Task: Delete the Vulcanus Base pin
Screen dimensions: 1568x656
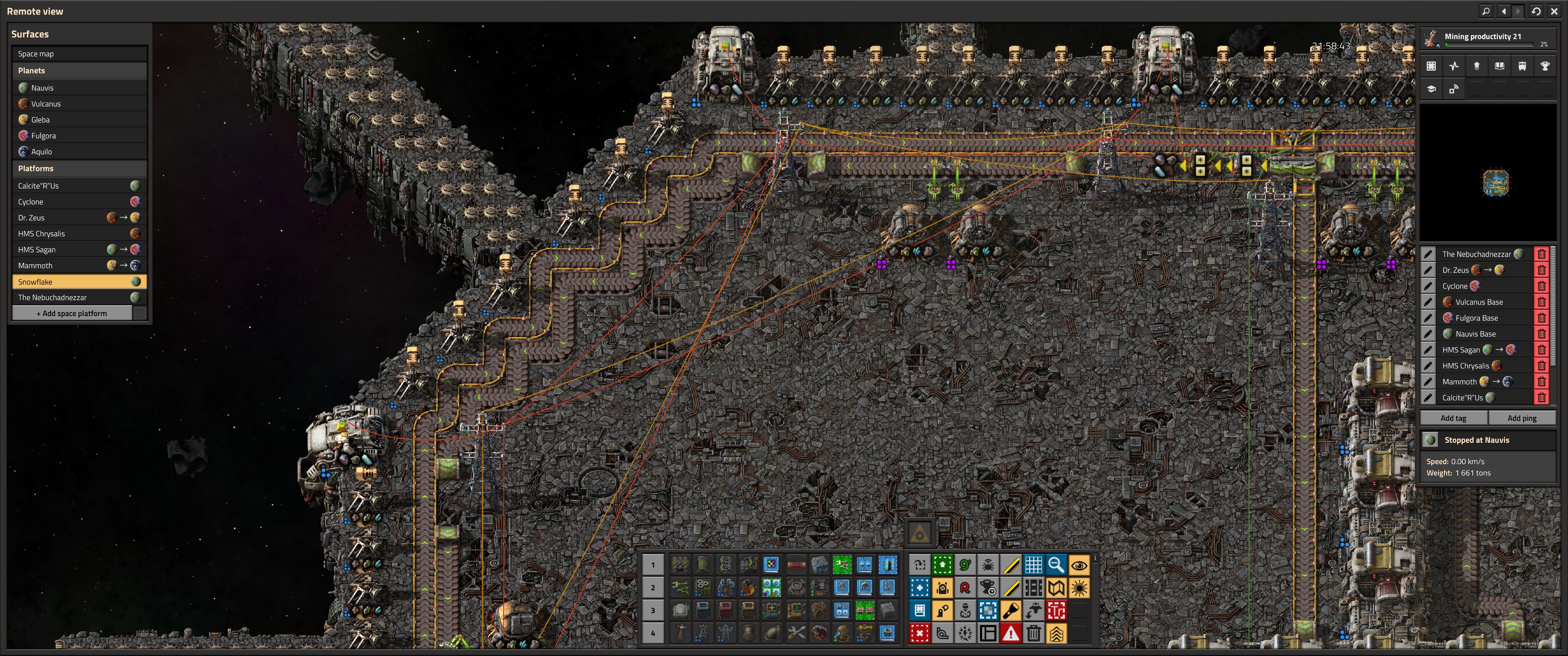Action: (x=1541, y=302)
